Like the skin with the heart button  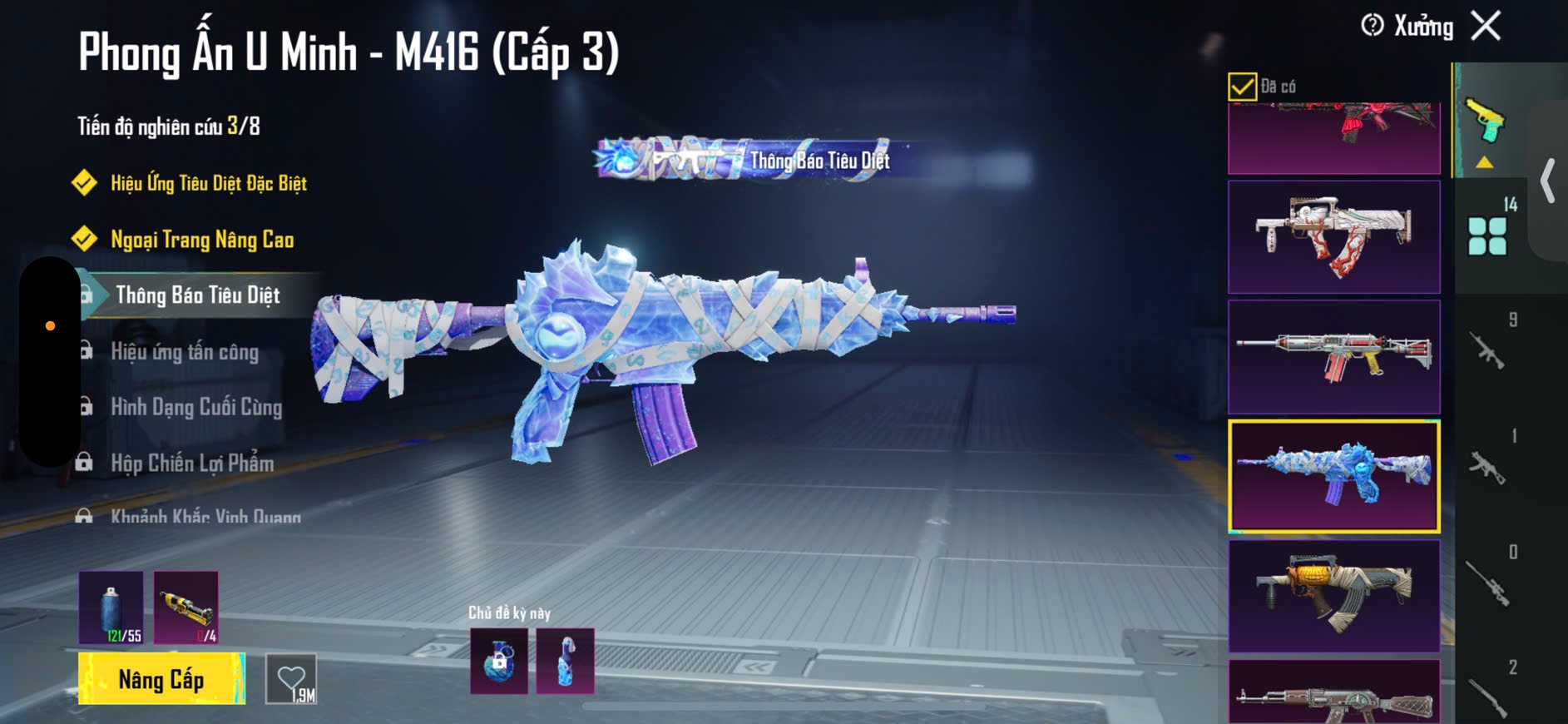[x=291, y=679]
